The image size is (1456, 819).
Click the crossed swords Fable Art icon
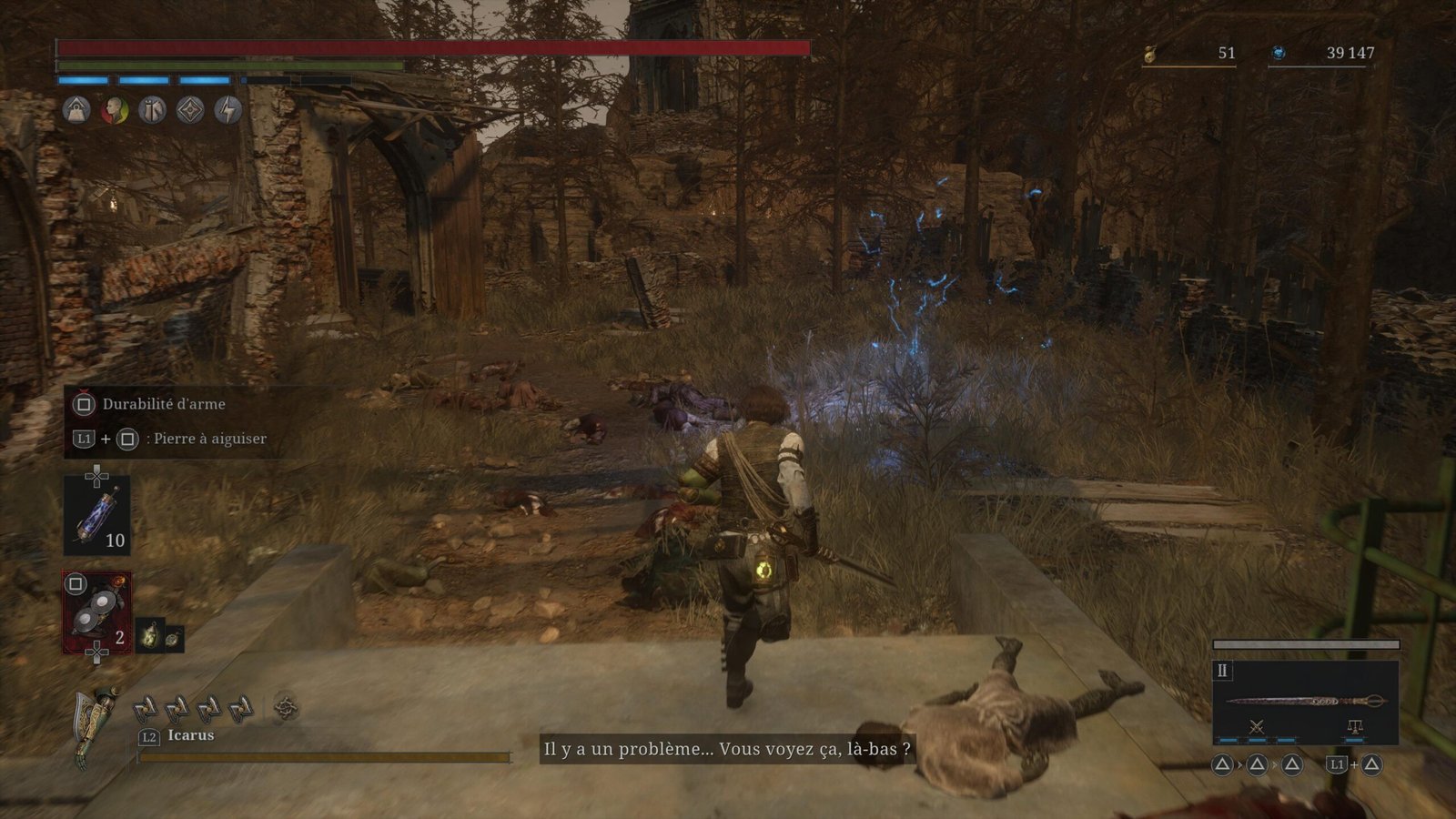point(1257,726)
